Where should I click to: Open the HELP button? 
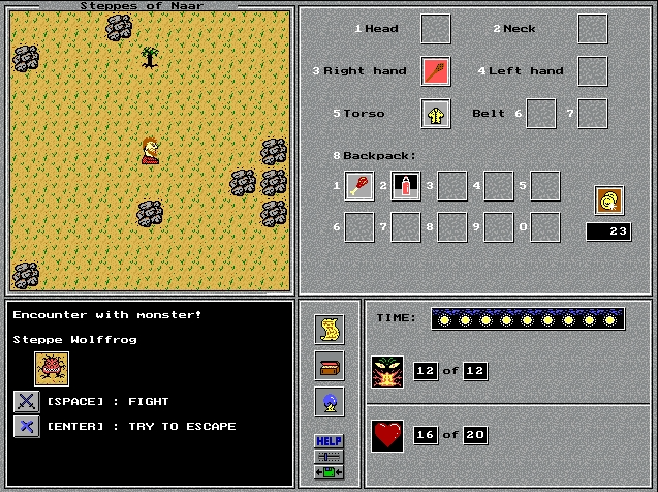[x=329, y=440]
